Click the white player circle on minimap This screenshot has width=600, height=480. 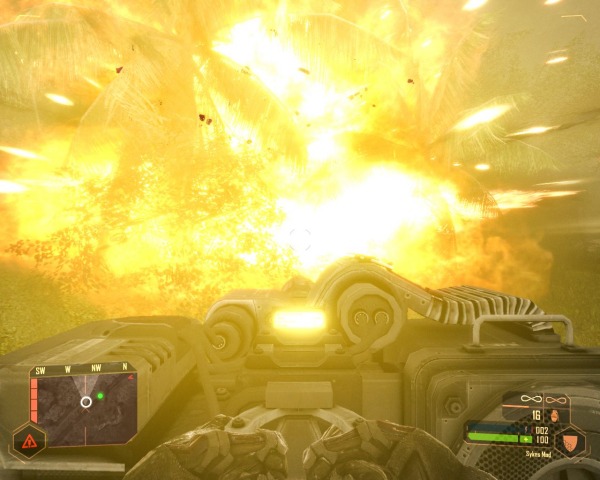[x=86, y=402]
